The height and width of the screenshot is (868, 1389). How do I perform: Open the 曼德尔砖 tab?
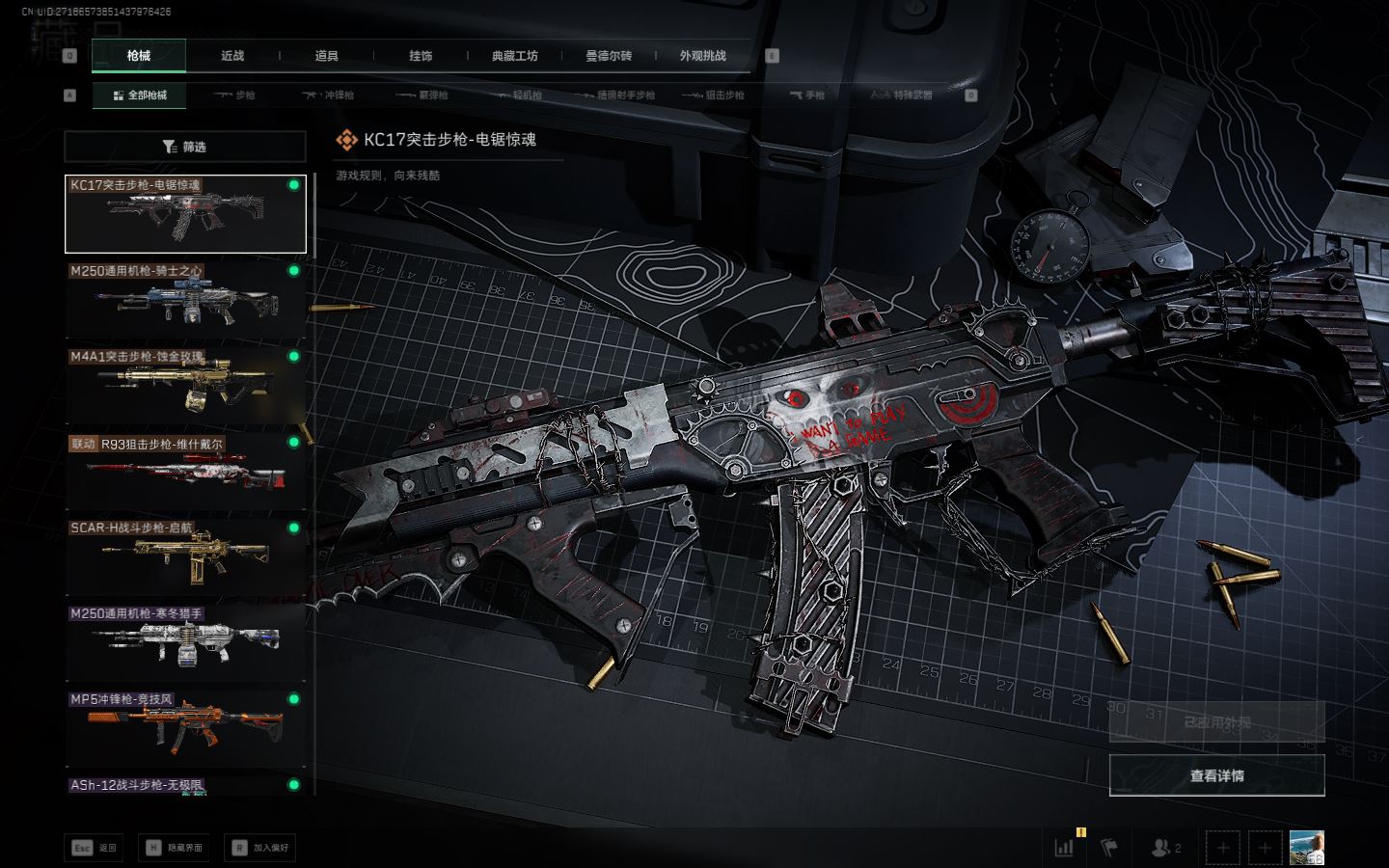(609, 56)
